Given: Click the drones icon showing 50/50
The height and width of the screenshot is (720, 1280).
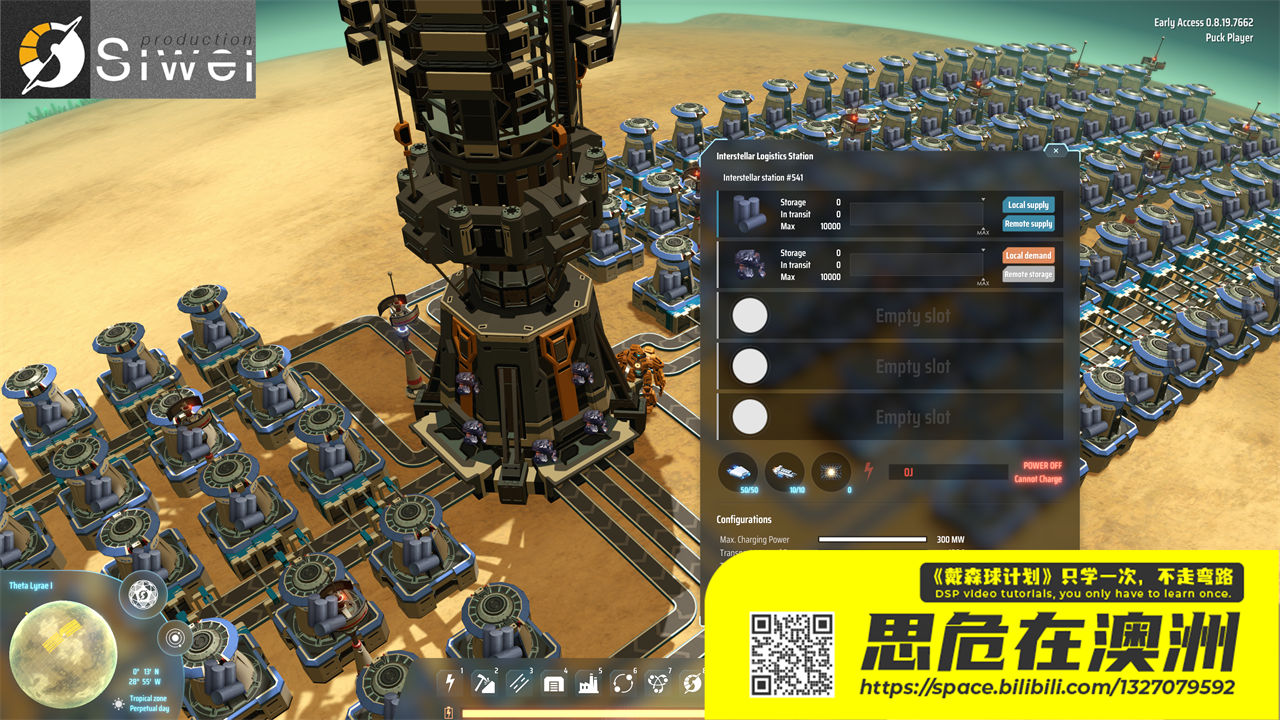Looking at the screenshot, I should click(737, 472).
